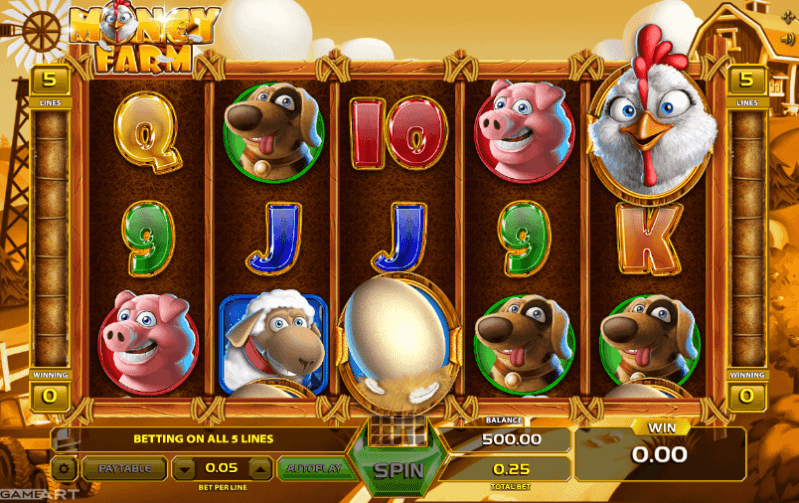Screen dimensions: 799x503
Task: Start Autoplay mode
Action: tap(313, 467)
